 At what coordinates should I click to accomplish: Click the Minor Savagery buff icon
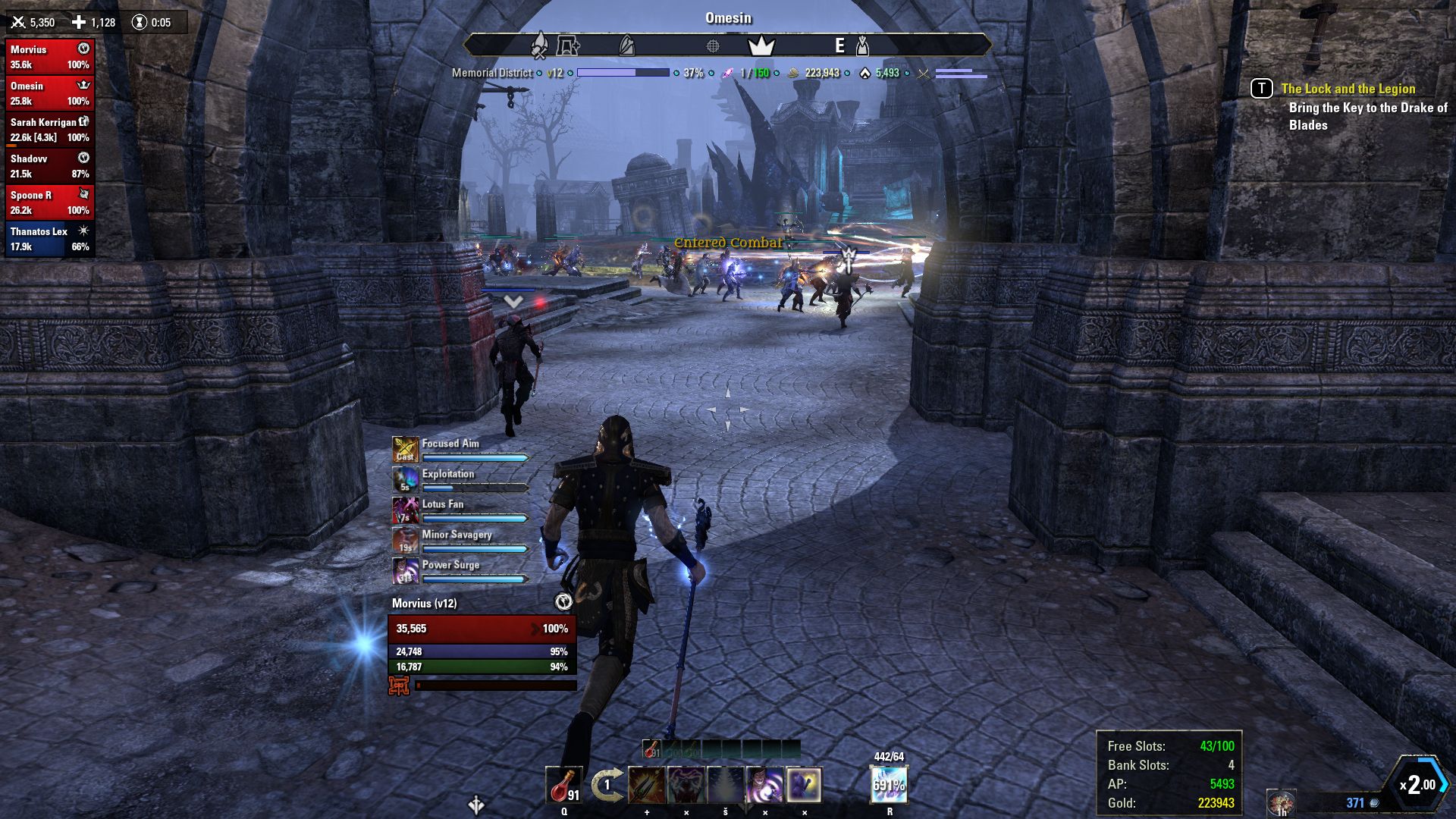405,541
